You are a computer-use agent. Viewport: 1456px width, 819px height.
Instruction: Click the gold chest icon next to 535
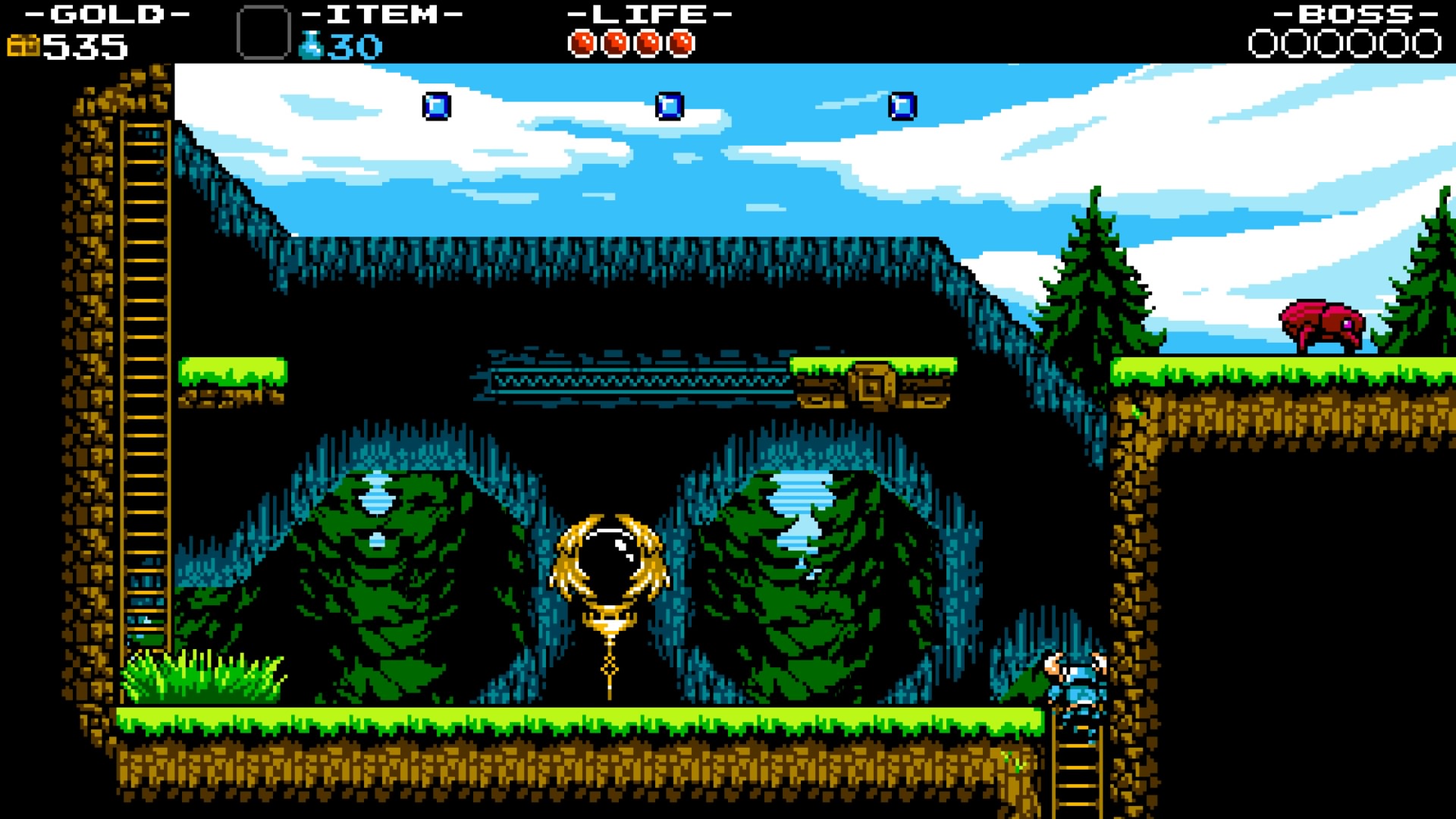tap(25, 45)
